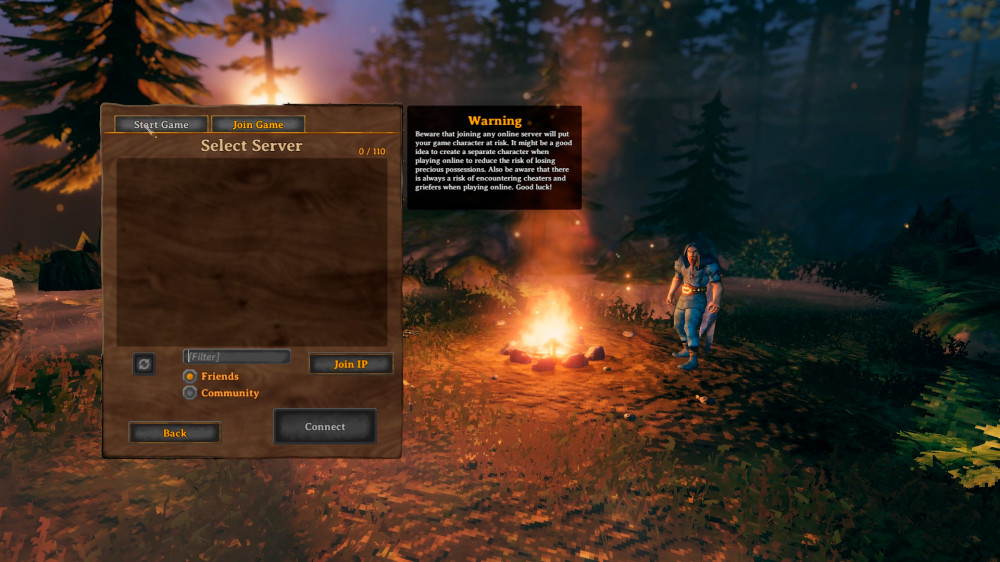Image resolution: width=1000 pixels, height=562 pixels.
Task: Go Back to the previous menu
Action: pyautogui.click(x=175, y=433)
